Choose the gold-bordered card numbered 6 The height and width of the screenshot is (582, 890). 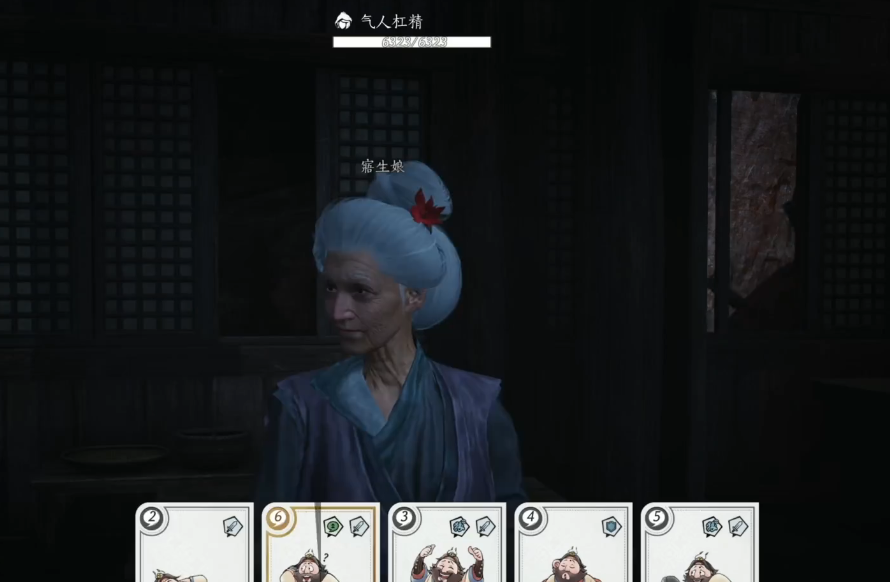(321, 545)
